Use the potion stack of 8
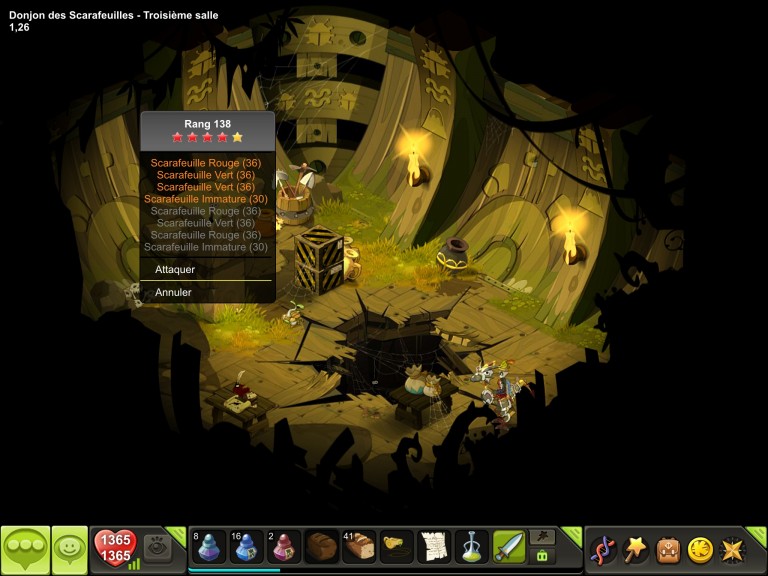The width and height of the screenshot is (768, 576). [208, 547]
